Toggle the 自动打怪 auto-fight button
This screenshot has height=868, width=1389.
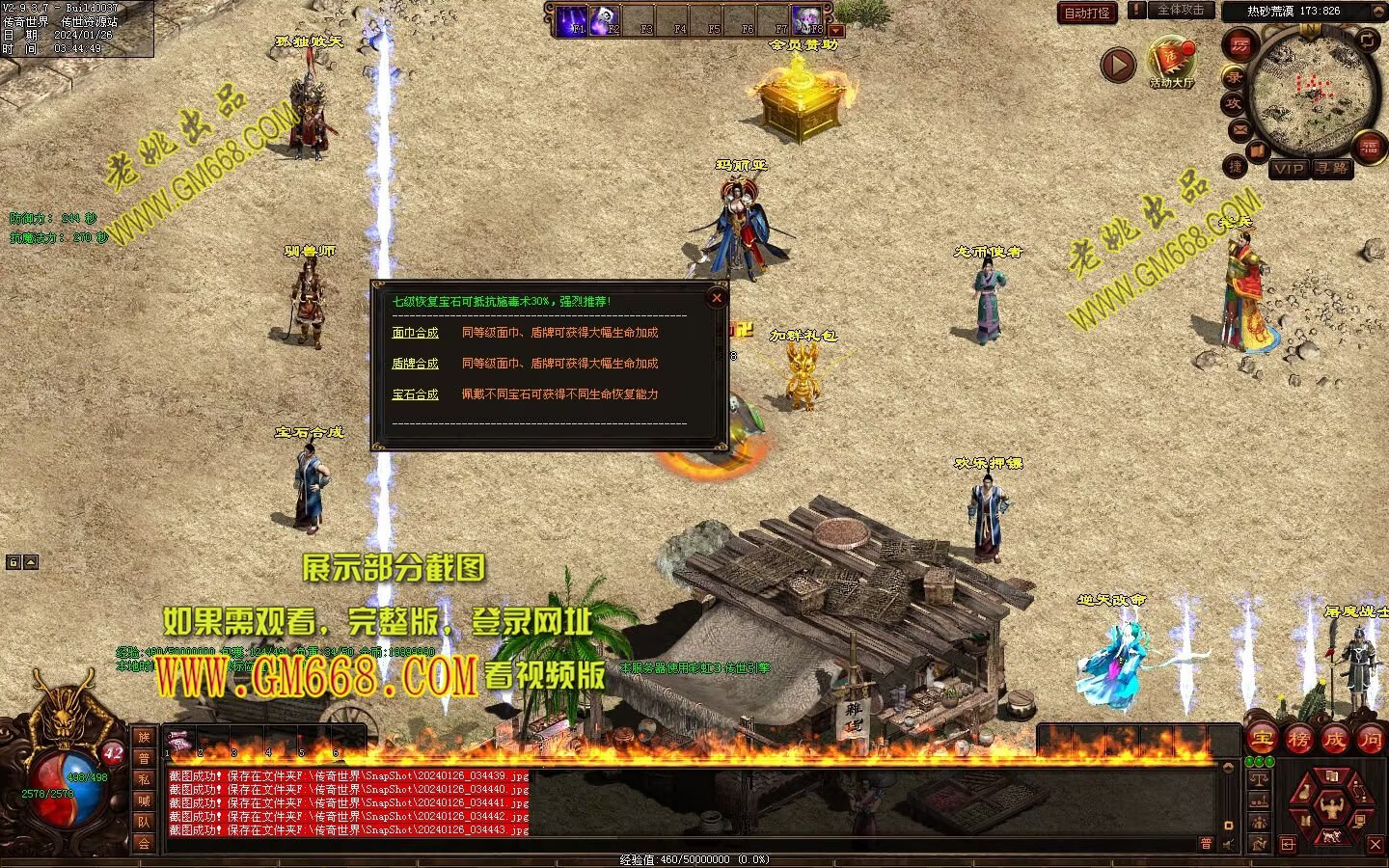point(1087,13)
